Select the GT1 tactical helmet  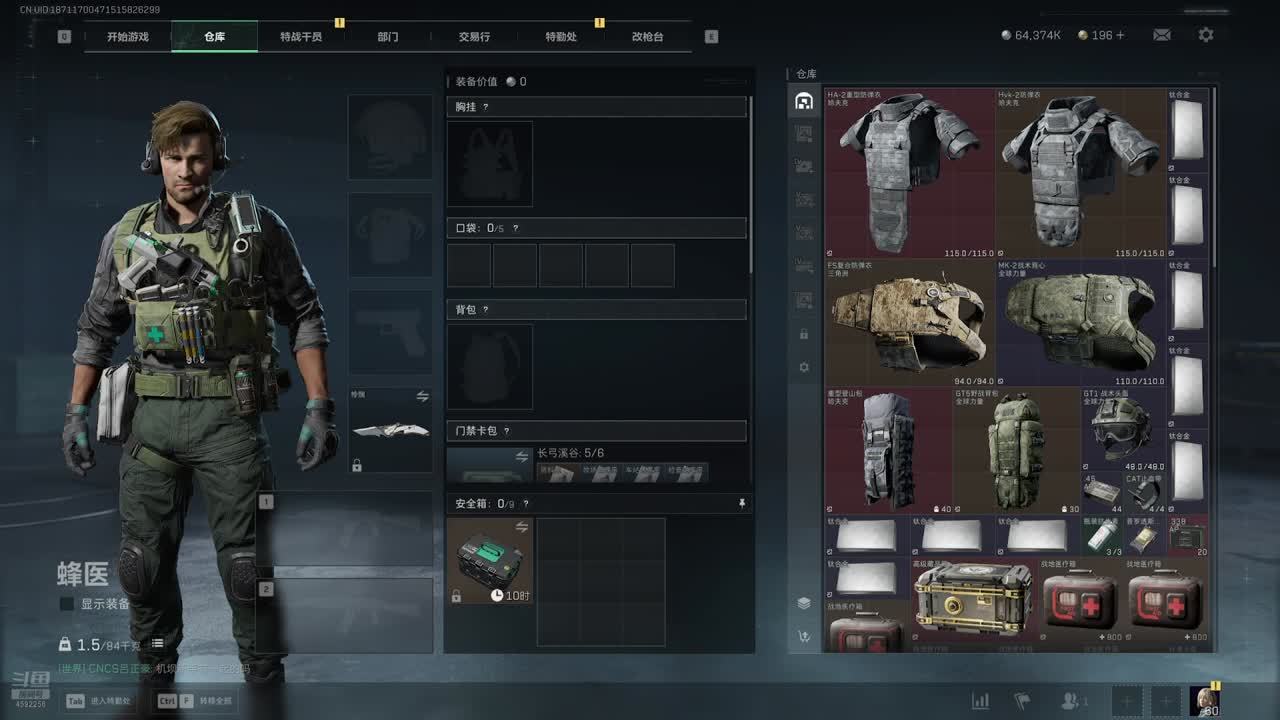click(x=1120, y=428)
